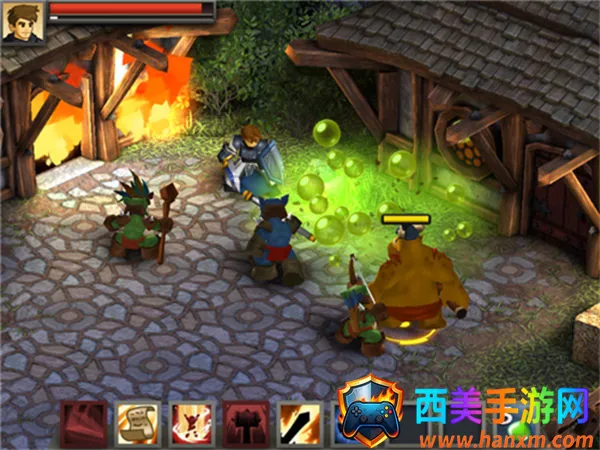Select the red bag slot in hotbar
600x450 pixels.
pyautogui.click(x=83, y=423)
